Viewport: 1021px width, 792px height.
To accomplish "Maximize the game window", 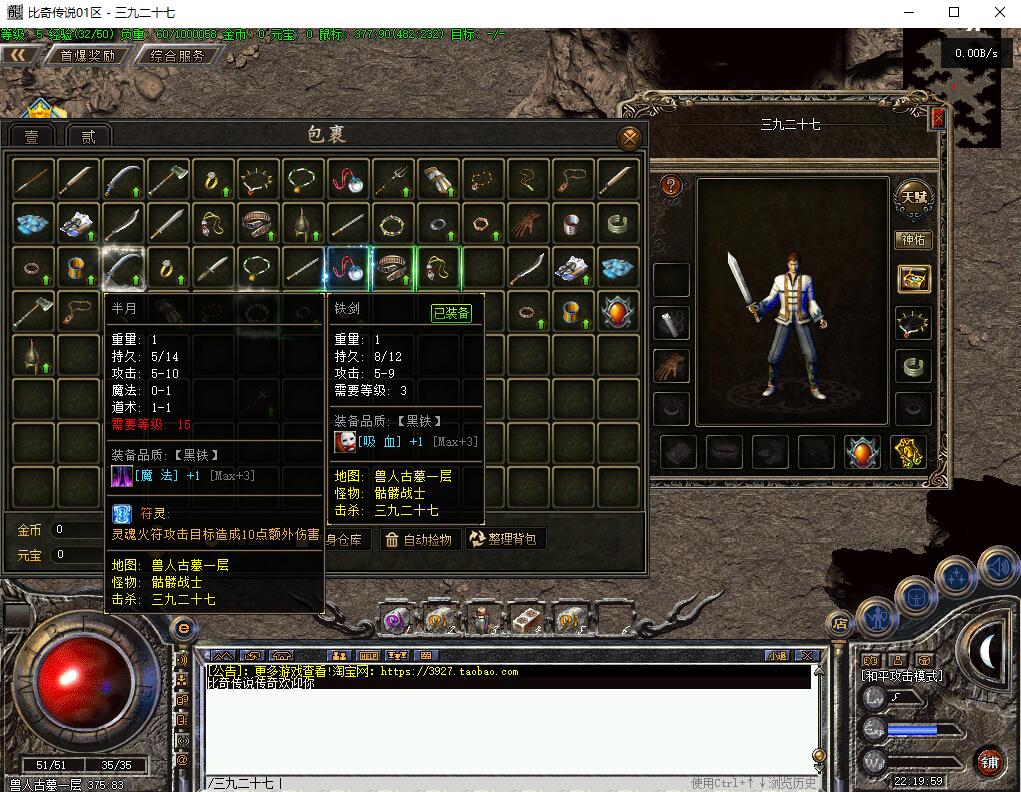I will [x=954, y=13].
